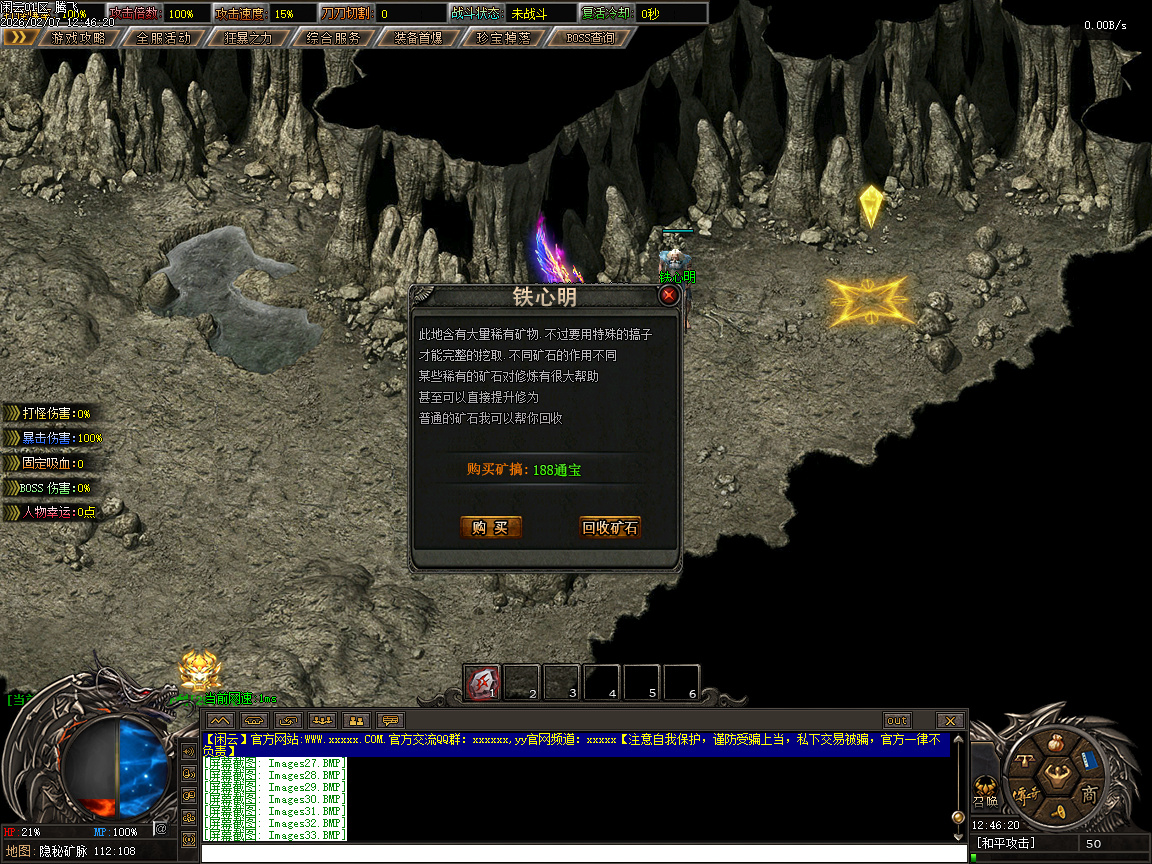Open the BOSS查询 boss lookup menu
Viewport: 1152px width, 864px height.
coord(590,38)
